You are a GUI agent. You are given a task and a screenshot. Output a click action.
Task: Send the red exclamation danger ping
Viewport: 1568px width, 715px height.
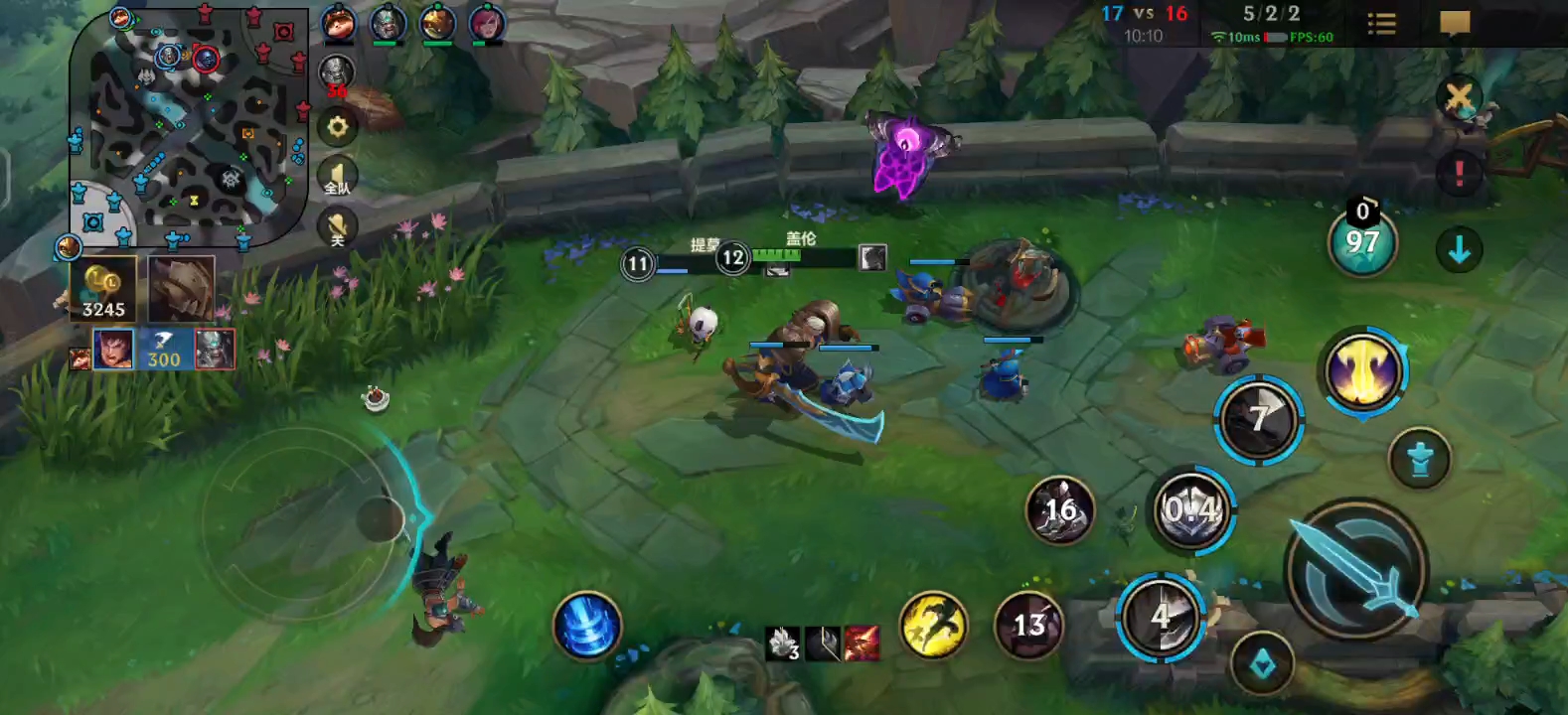click(1459, 174)
